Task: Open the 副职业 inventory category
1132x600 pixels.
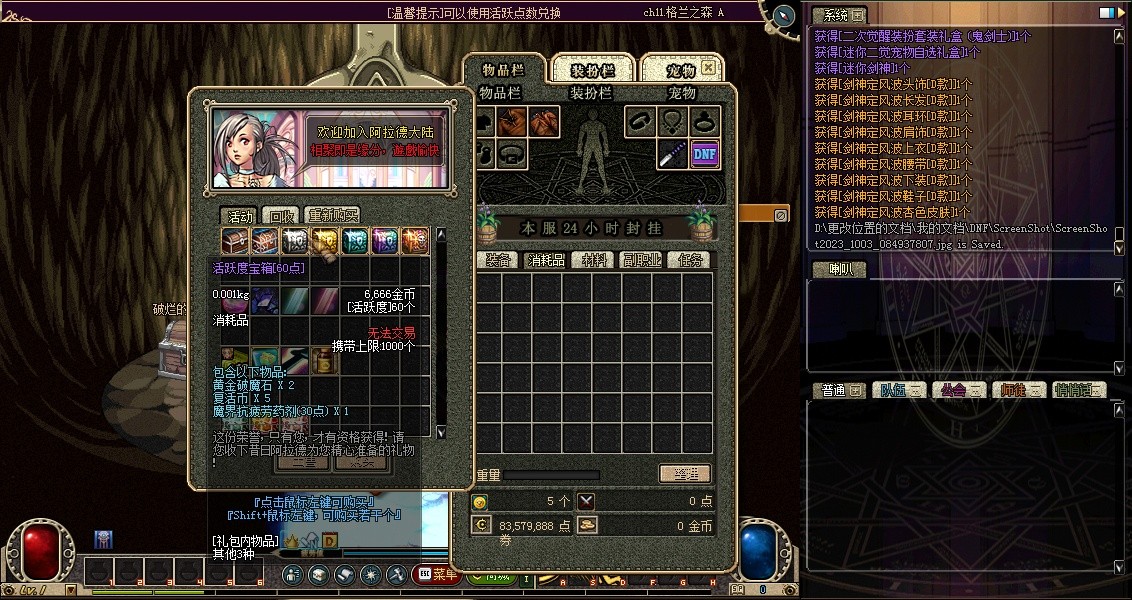Action: 642,259
